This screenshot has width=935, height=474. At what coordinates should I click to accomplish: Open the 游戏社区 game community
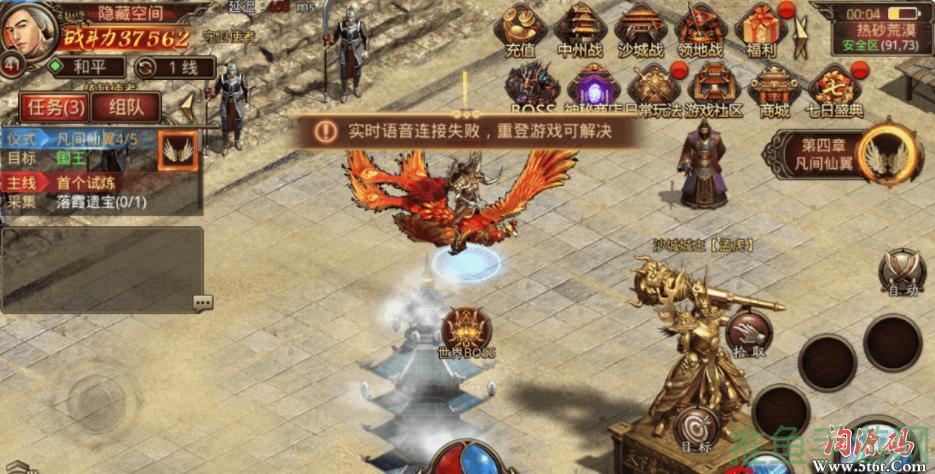pos(714,89)
